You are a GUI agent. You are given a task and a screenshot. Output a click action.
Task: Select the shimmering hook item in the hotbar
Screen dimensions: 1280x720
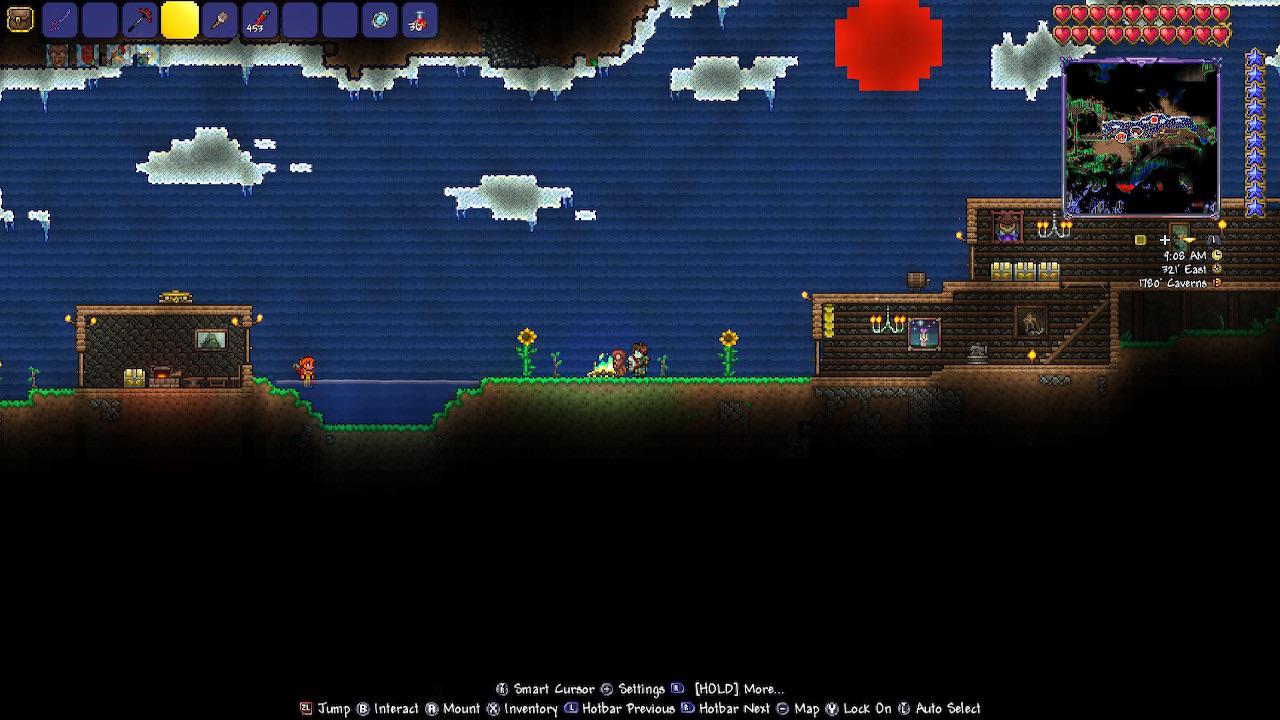tap(381, 18)
